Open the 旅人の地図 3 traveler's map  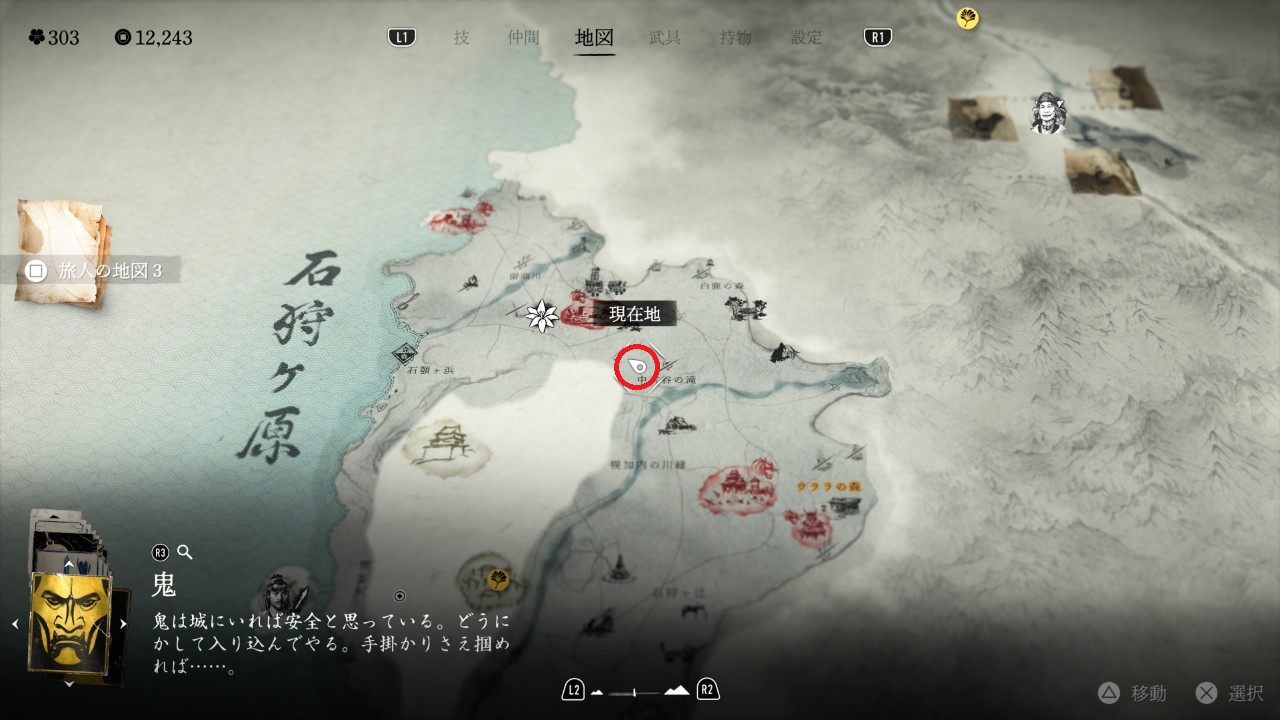(x=97, y=271)
